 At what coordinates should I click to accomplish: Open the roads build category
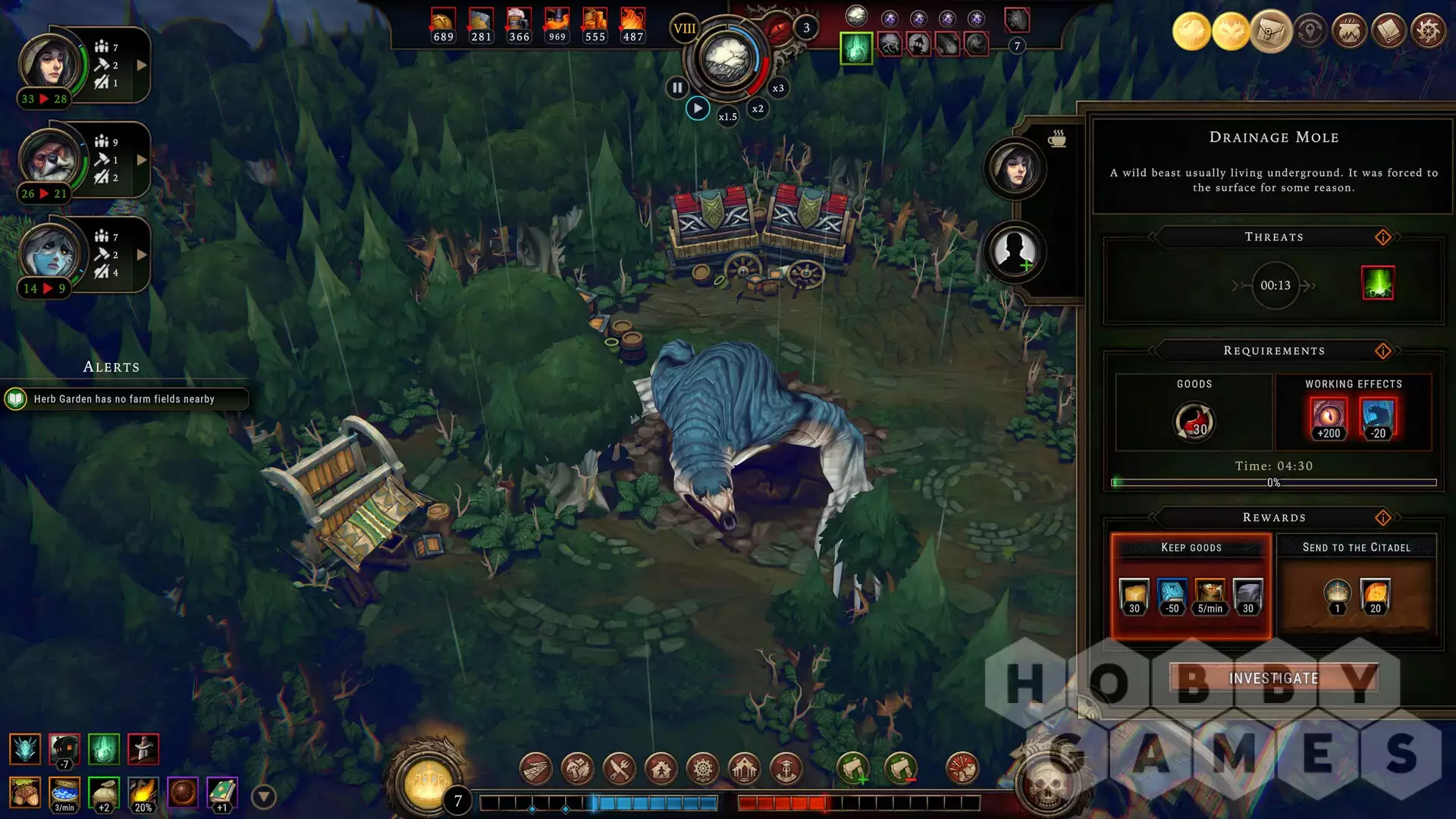point(535,770)
